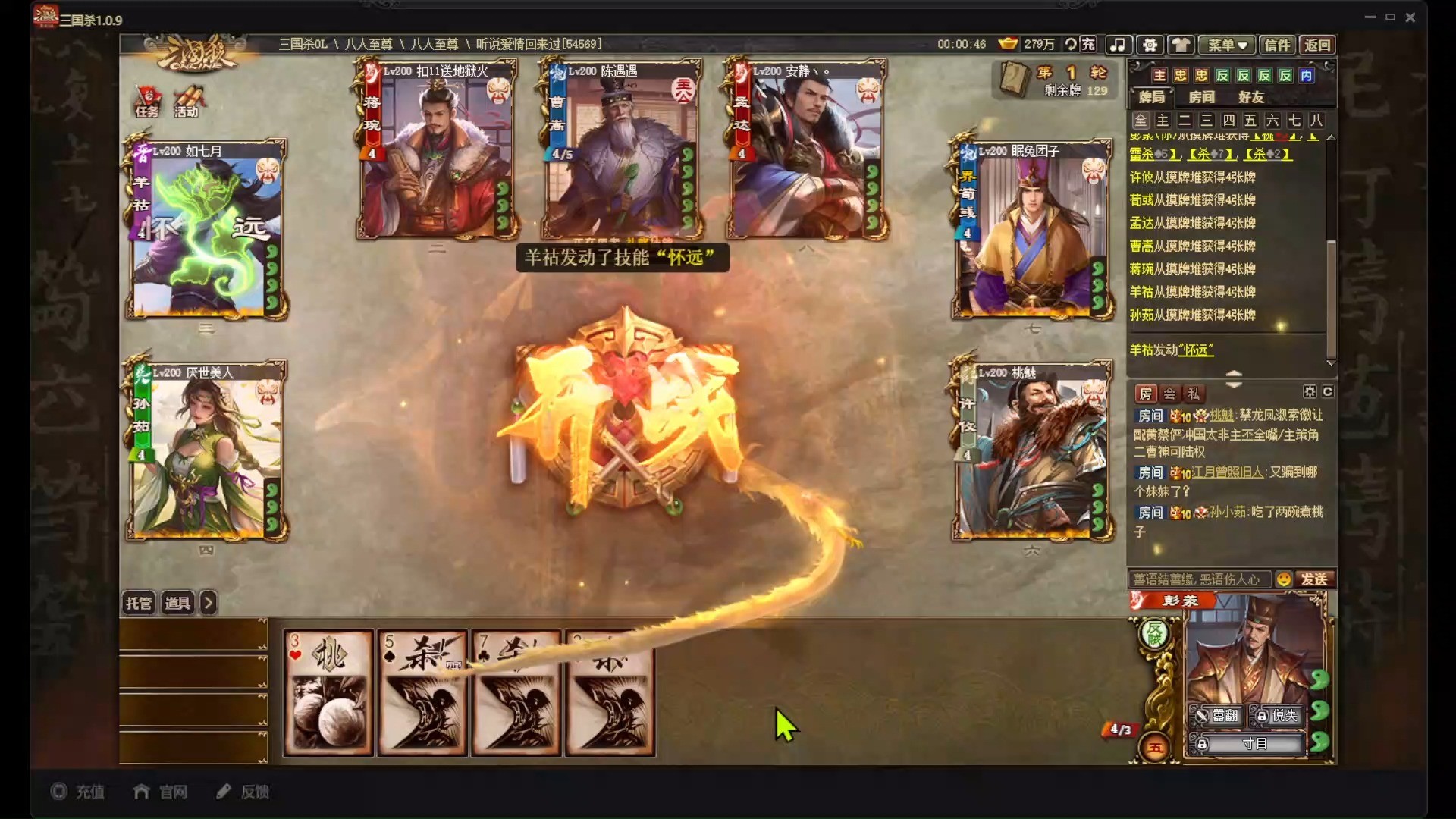Open the 信件 mailbox
Screen dimensions: 1456x819
[1277, 45]
